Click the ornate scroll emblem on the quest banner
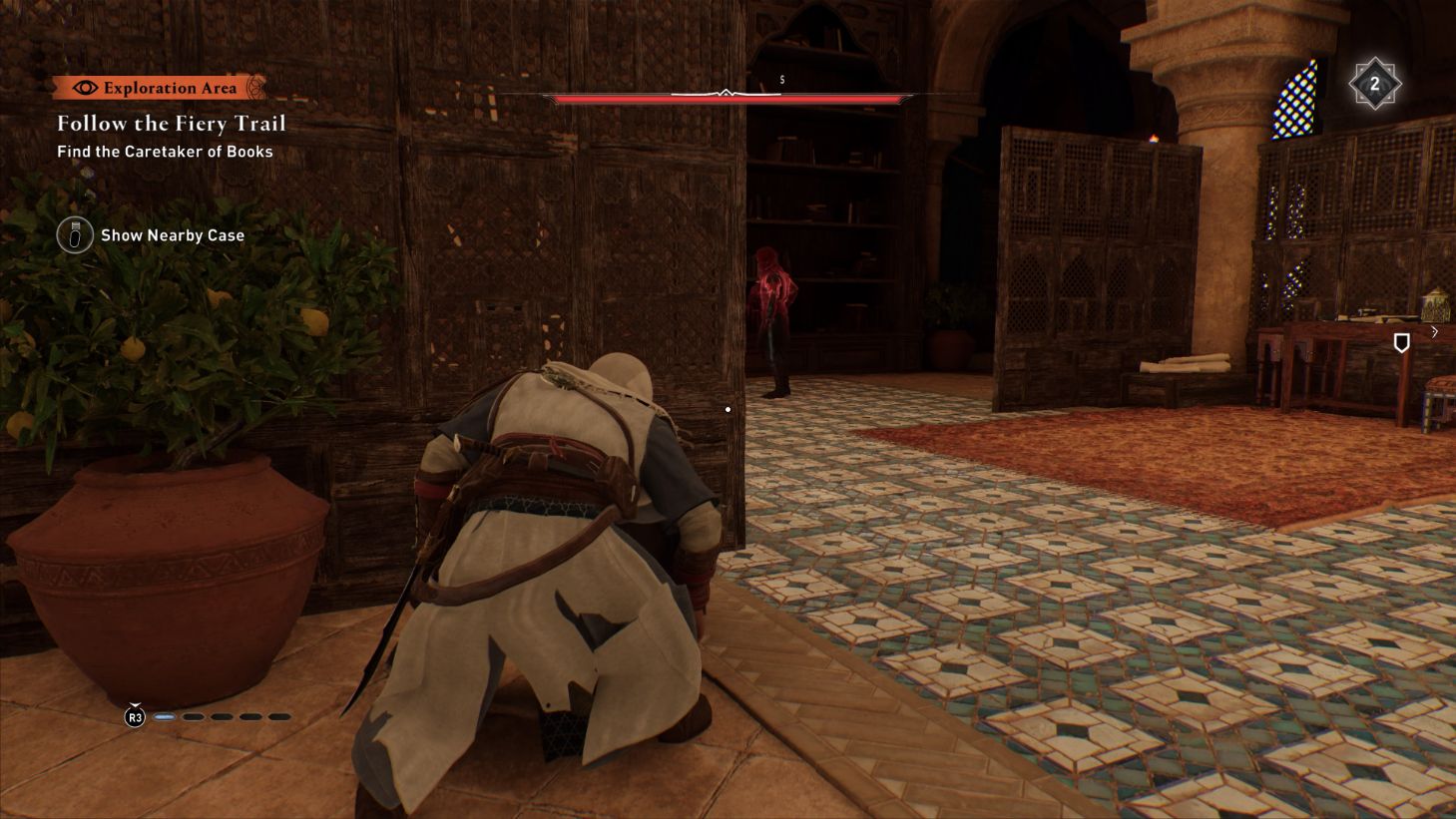Screen dimensions: 1456x819 point(254,88)
